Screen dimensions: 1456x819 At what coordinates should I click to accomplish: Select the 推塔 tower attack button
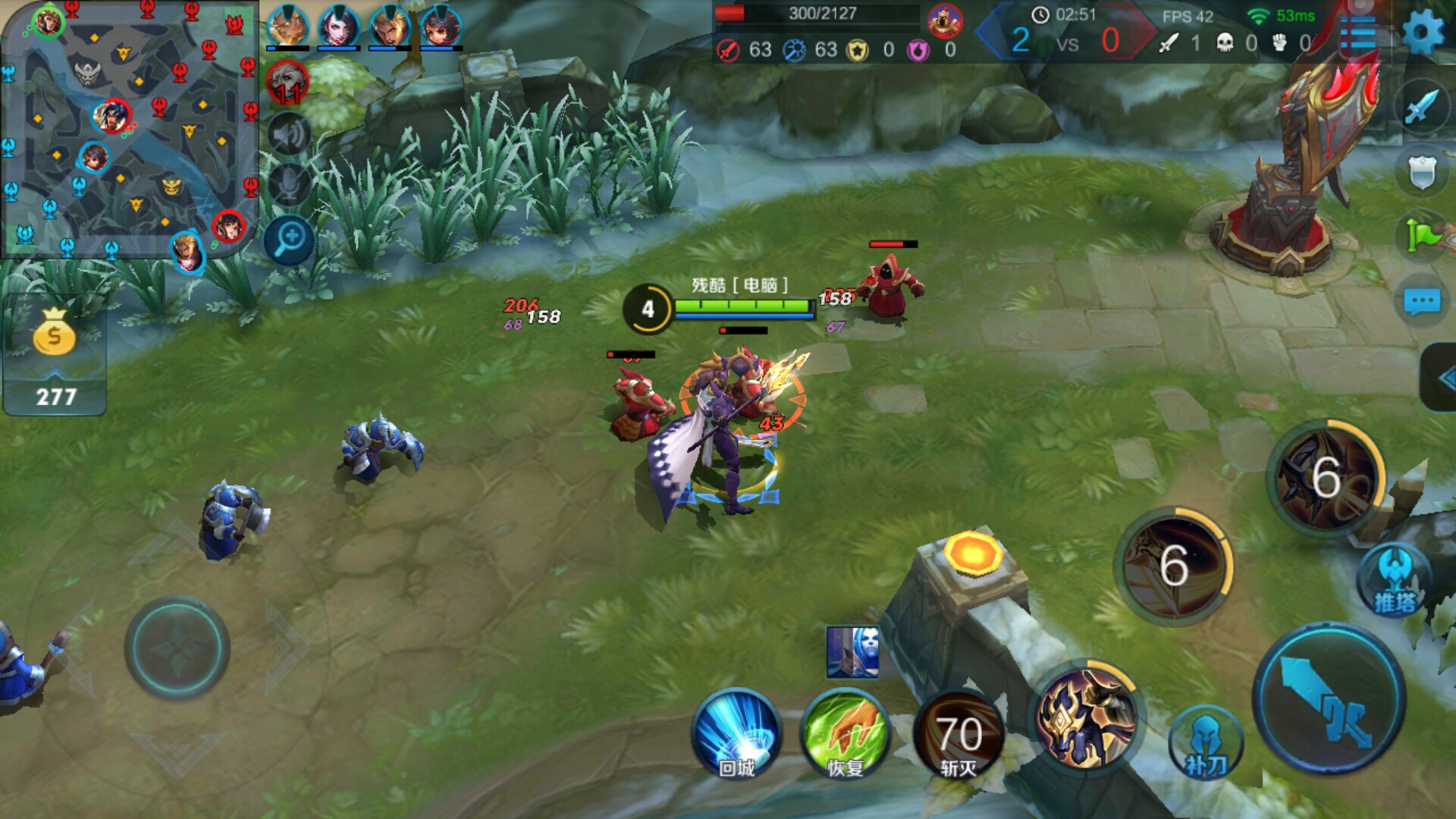tap(1394, 580)
